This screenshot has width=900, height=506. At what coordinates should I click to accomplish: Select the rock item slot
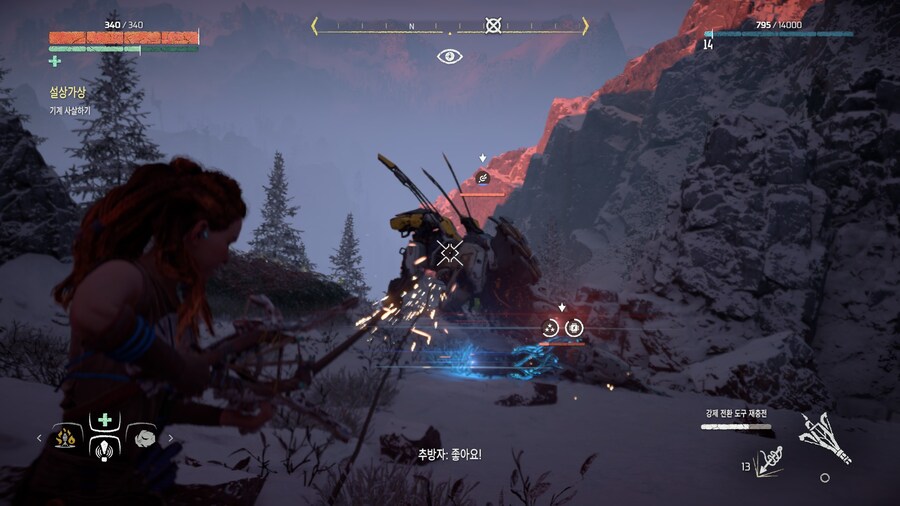(141, 437)
